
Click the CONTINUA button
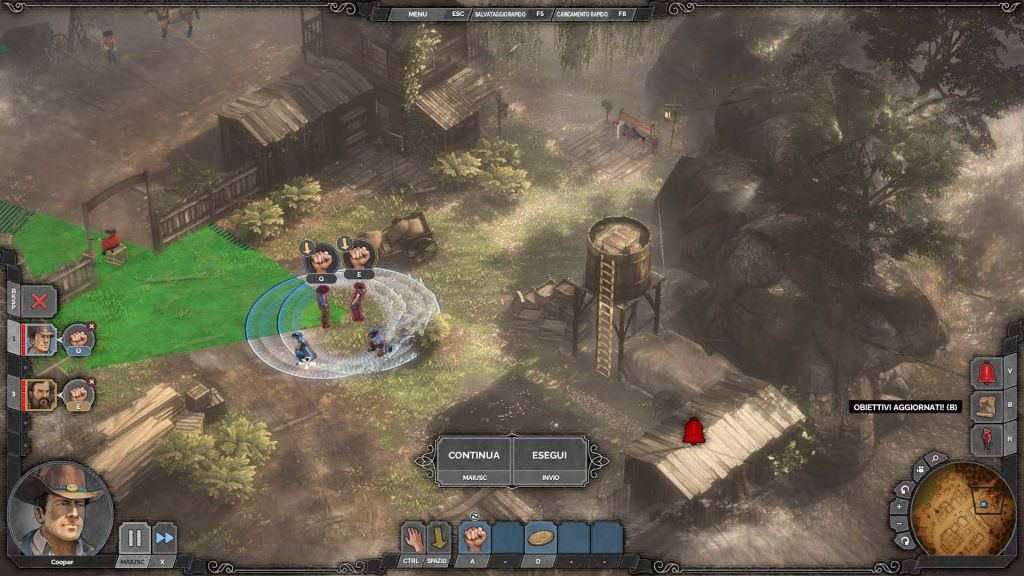(473, 461)
